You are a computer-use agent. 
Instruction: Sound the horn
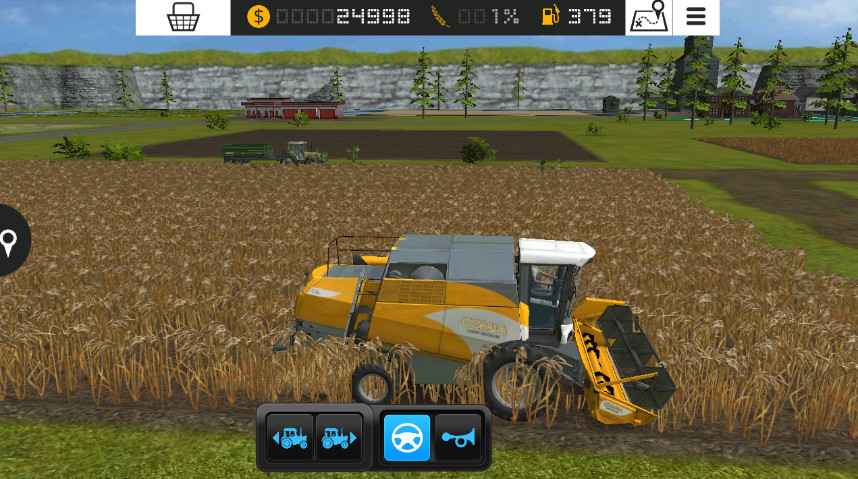[459, 438]
